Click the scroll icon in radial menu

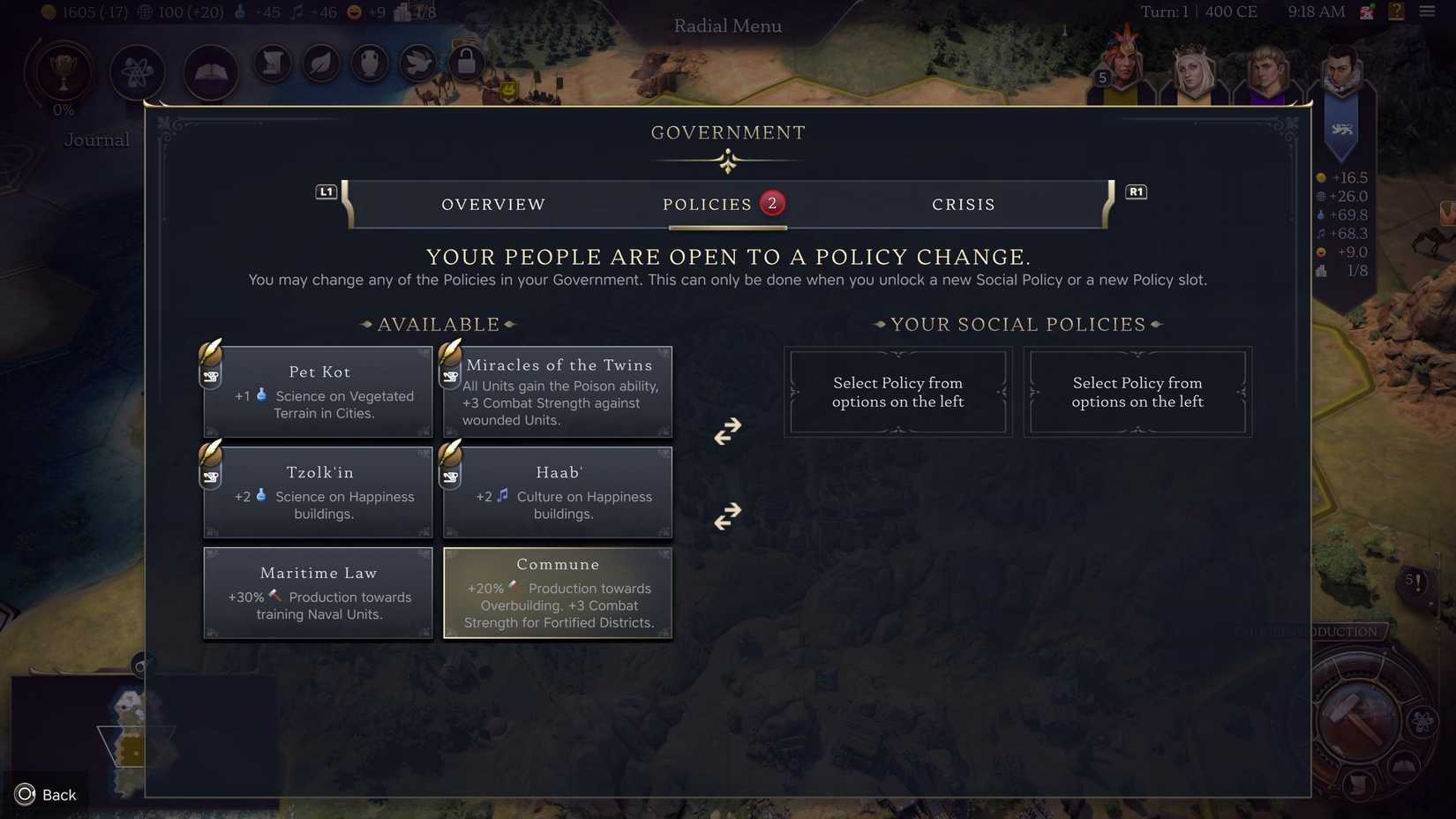(x=272, y=63)
